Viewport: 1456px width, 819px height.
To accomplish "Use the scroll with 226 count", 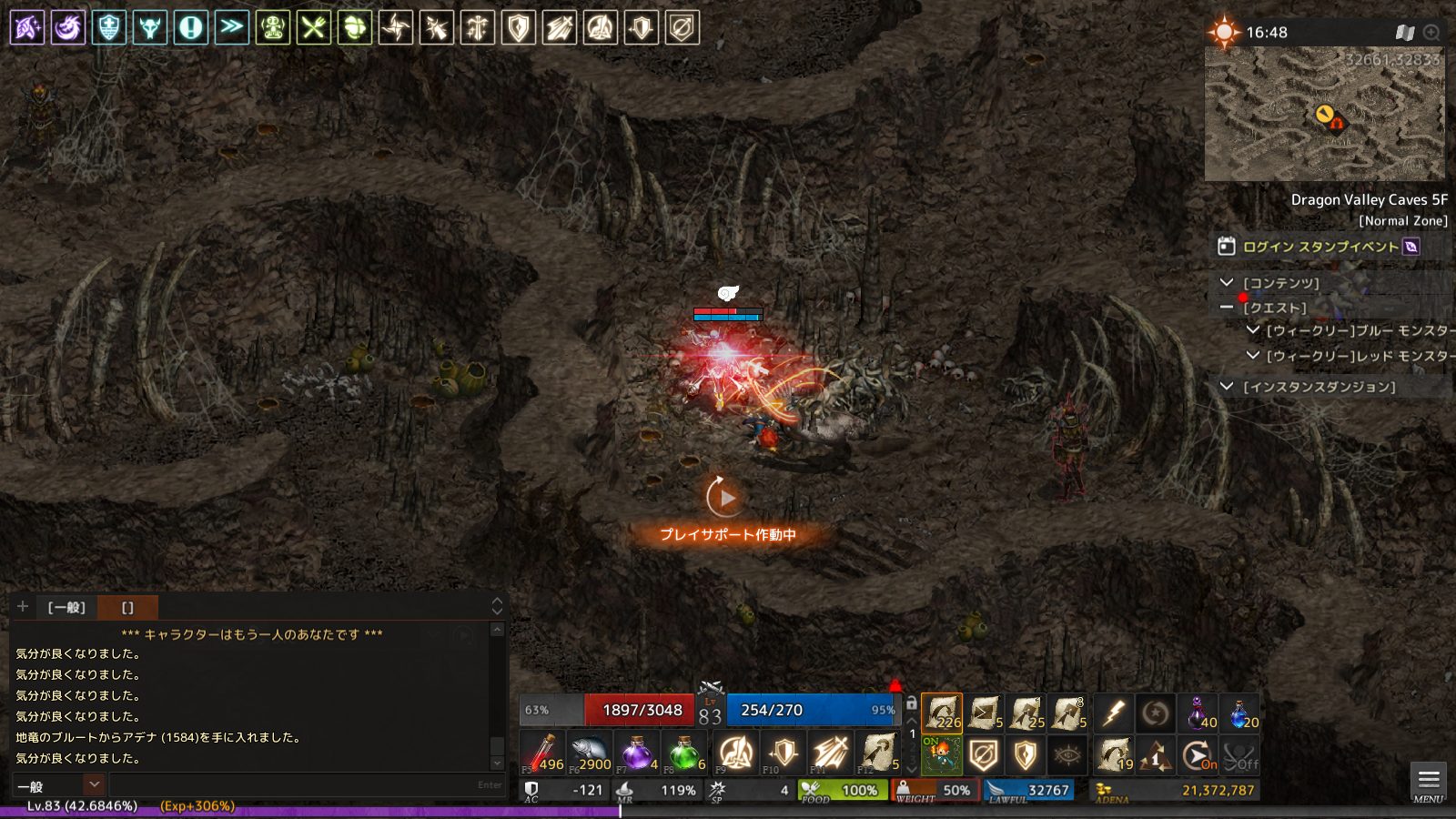I will pos(942,713).
